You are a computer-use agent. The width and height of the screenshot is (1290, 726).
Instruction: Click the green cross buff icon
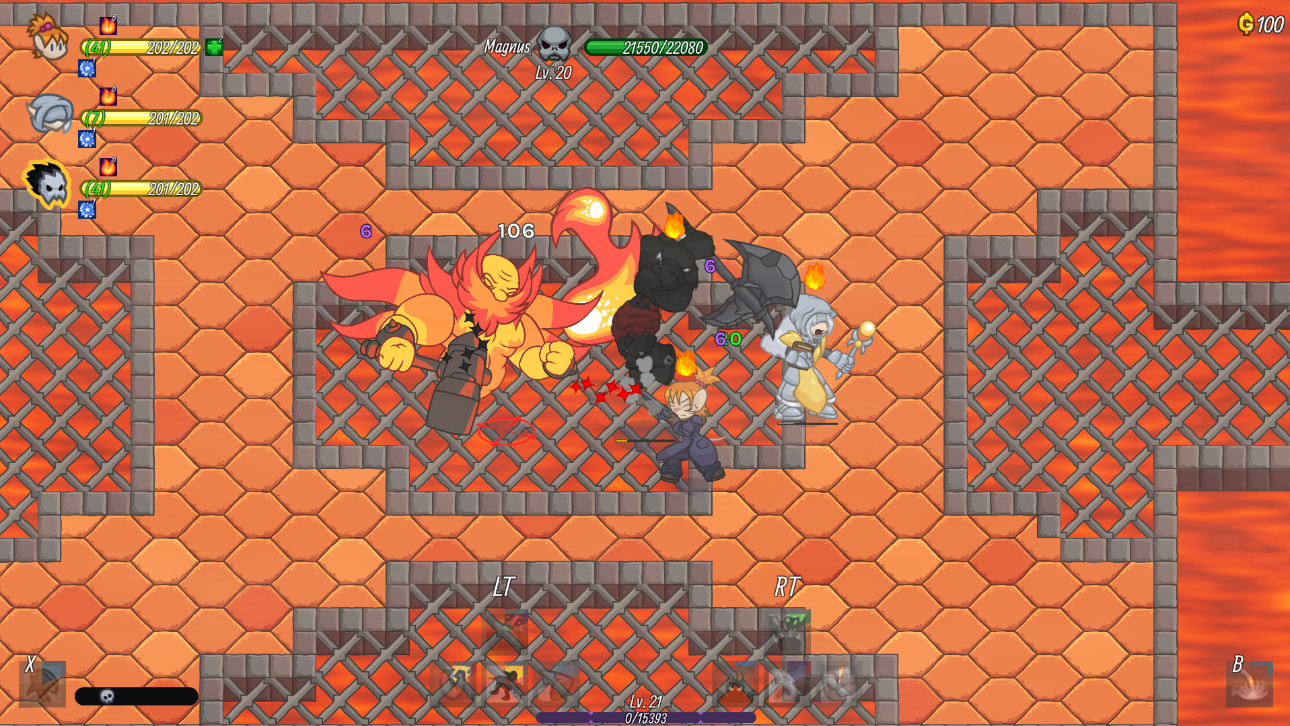point(214,47)
